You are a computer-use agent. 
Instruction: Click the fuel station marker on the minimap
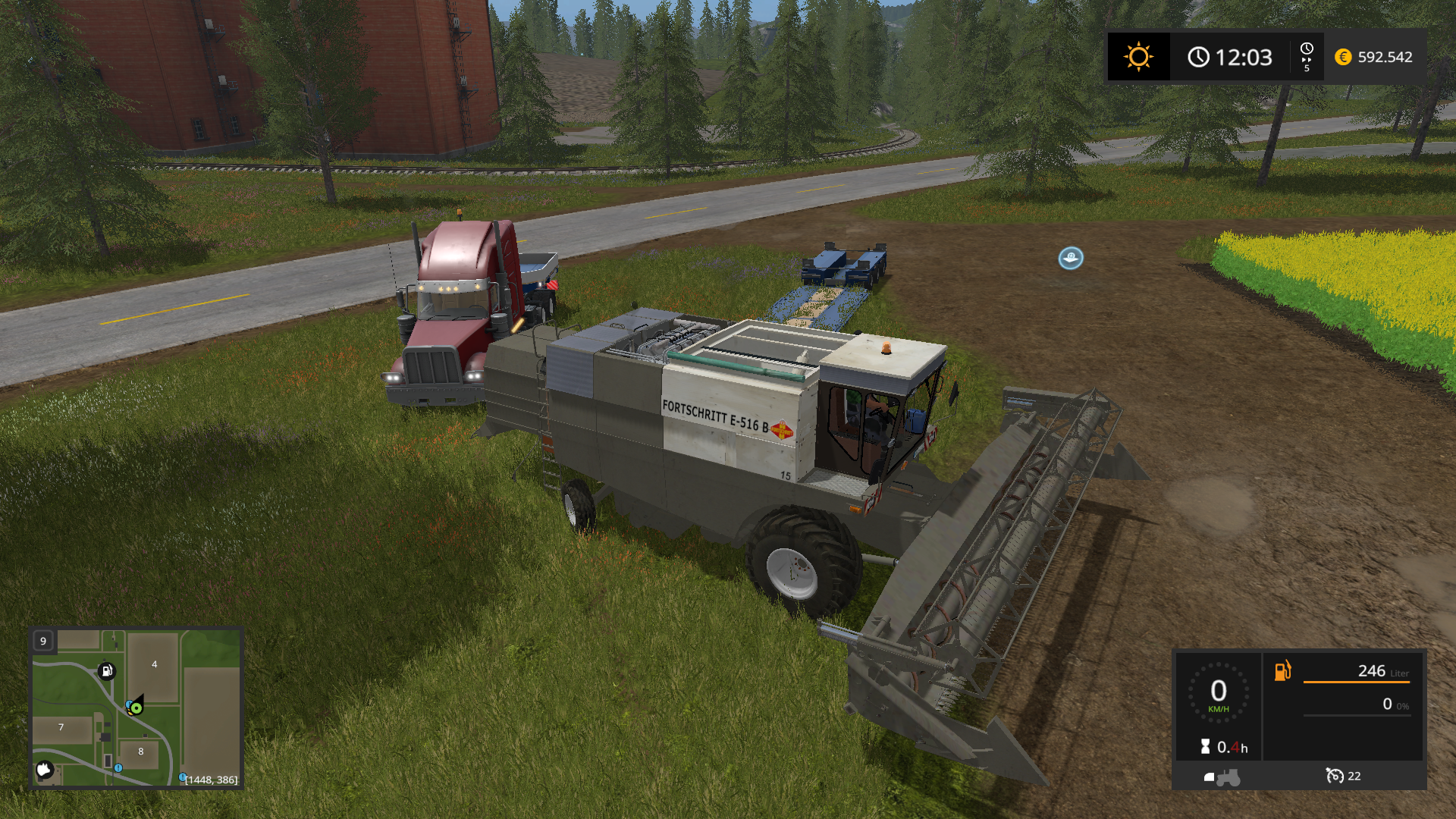[107, 671]
